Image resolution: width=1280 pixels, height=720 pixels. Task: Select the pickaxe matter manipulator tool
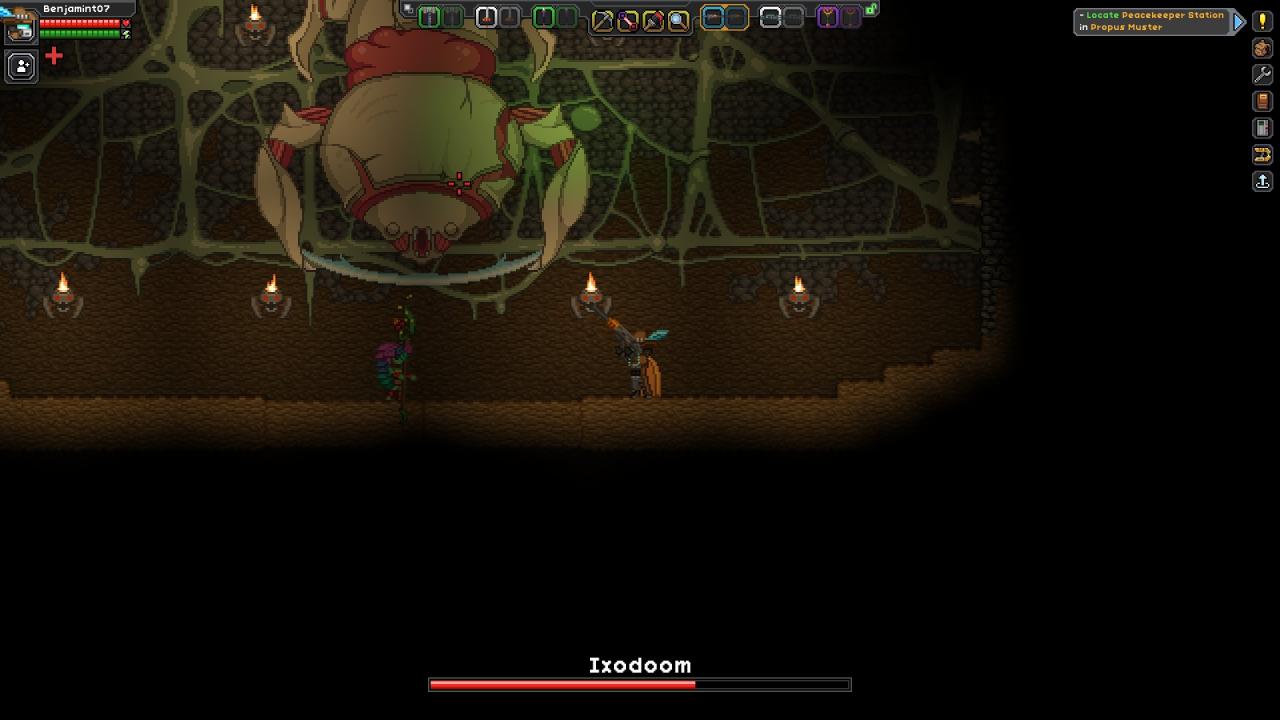point(602,20)
